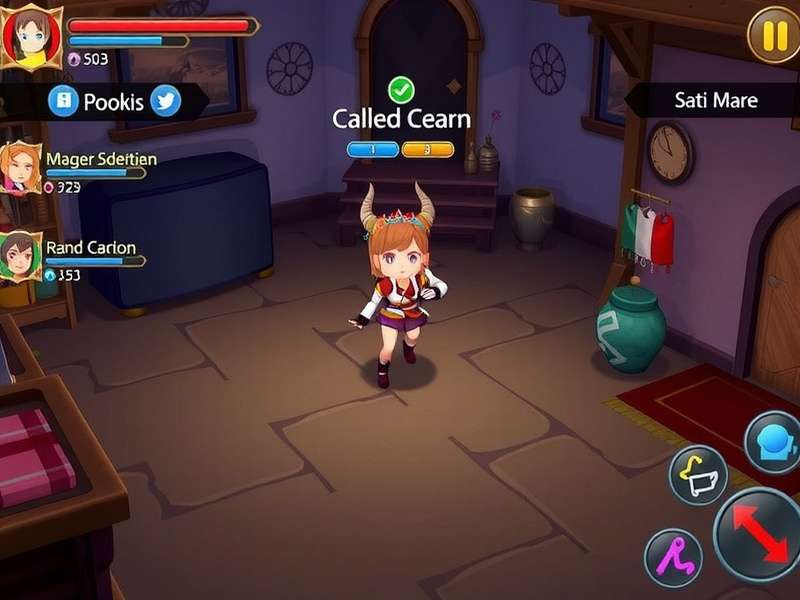Viewport: 800px width, 600px height.
Task: Trigger the purple squiggle skill button
Action: 672,557
